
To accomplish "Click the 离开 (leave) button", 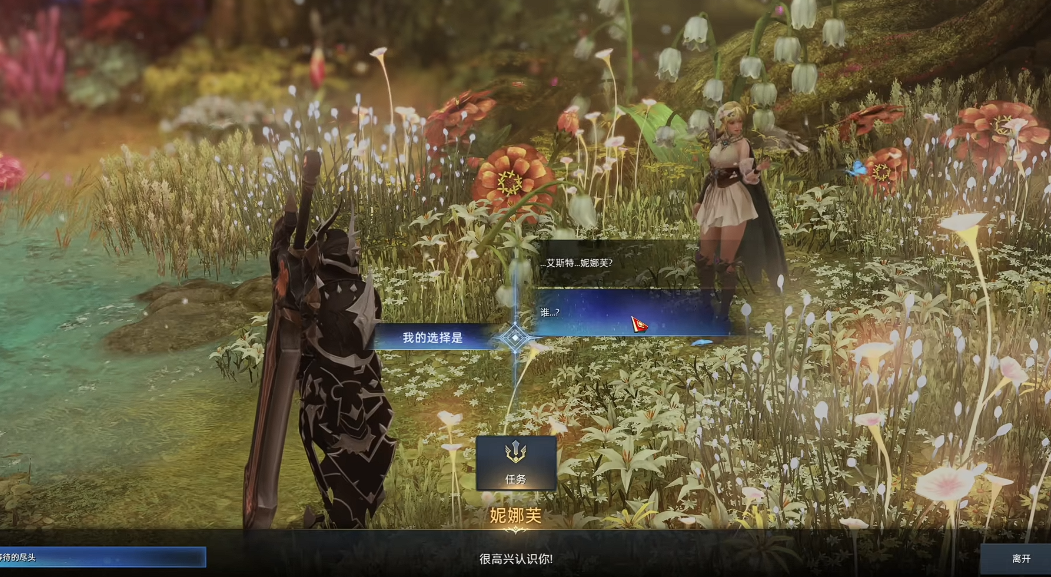I will click(x=1020, y=558).
